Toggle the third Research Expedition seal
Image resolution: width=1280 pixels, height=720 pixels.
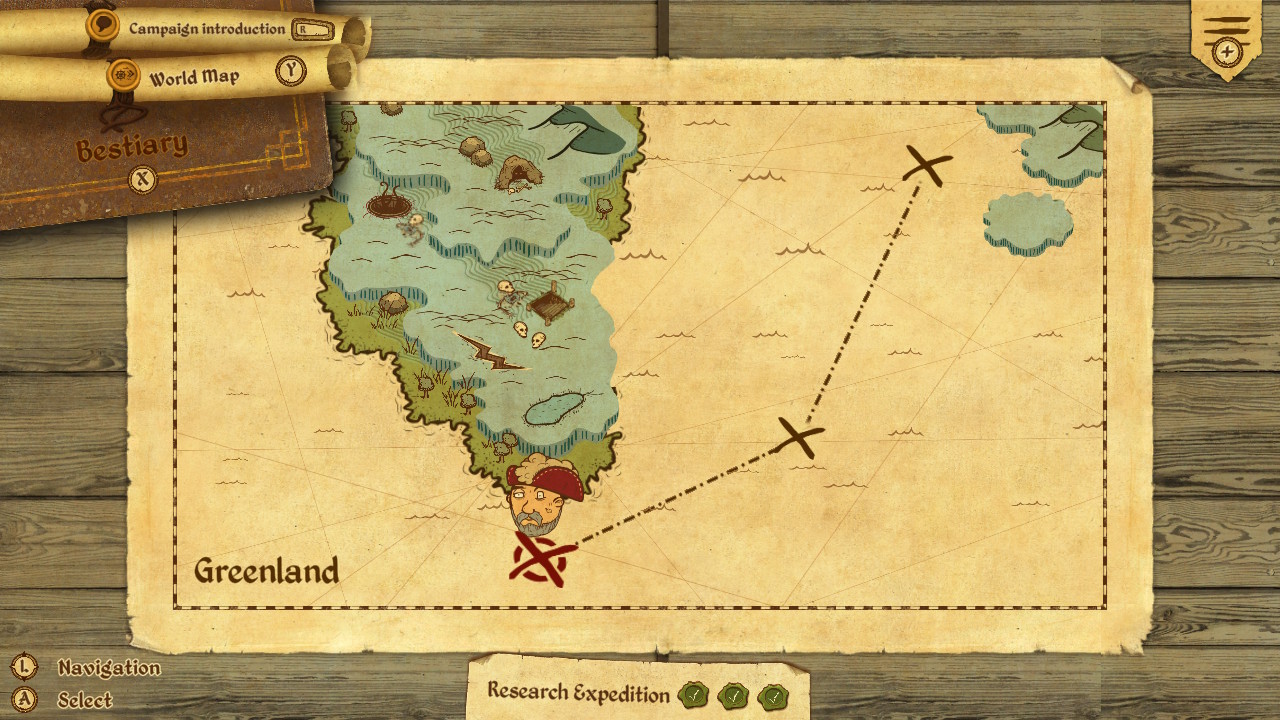771,693
